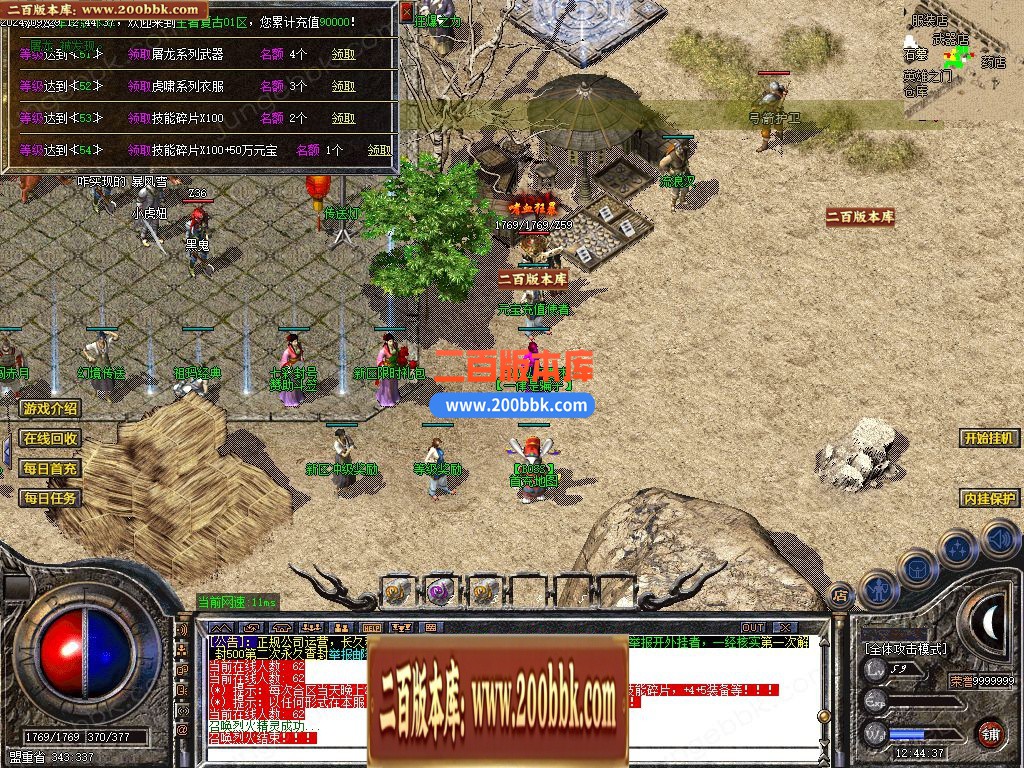Open the skills sparkle round icon

[957, 549]
